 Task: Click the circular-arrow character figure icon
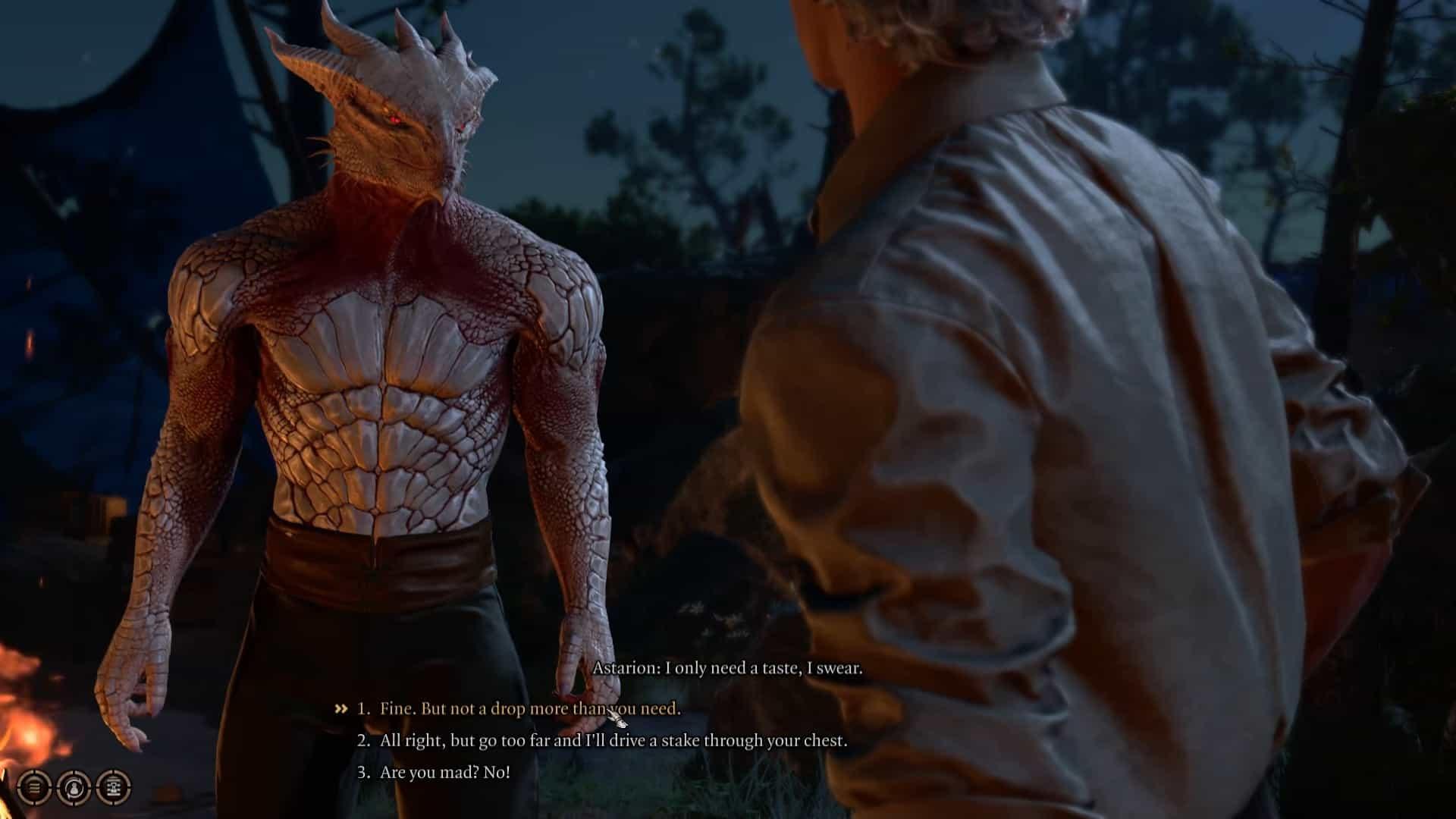click(74, 787)
